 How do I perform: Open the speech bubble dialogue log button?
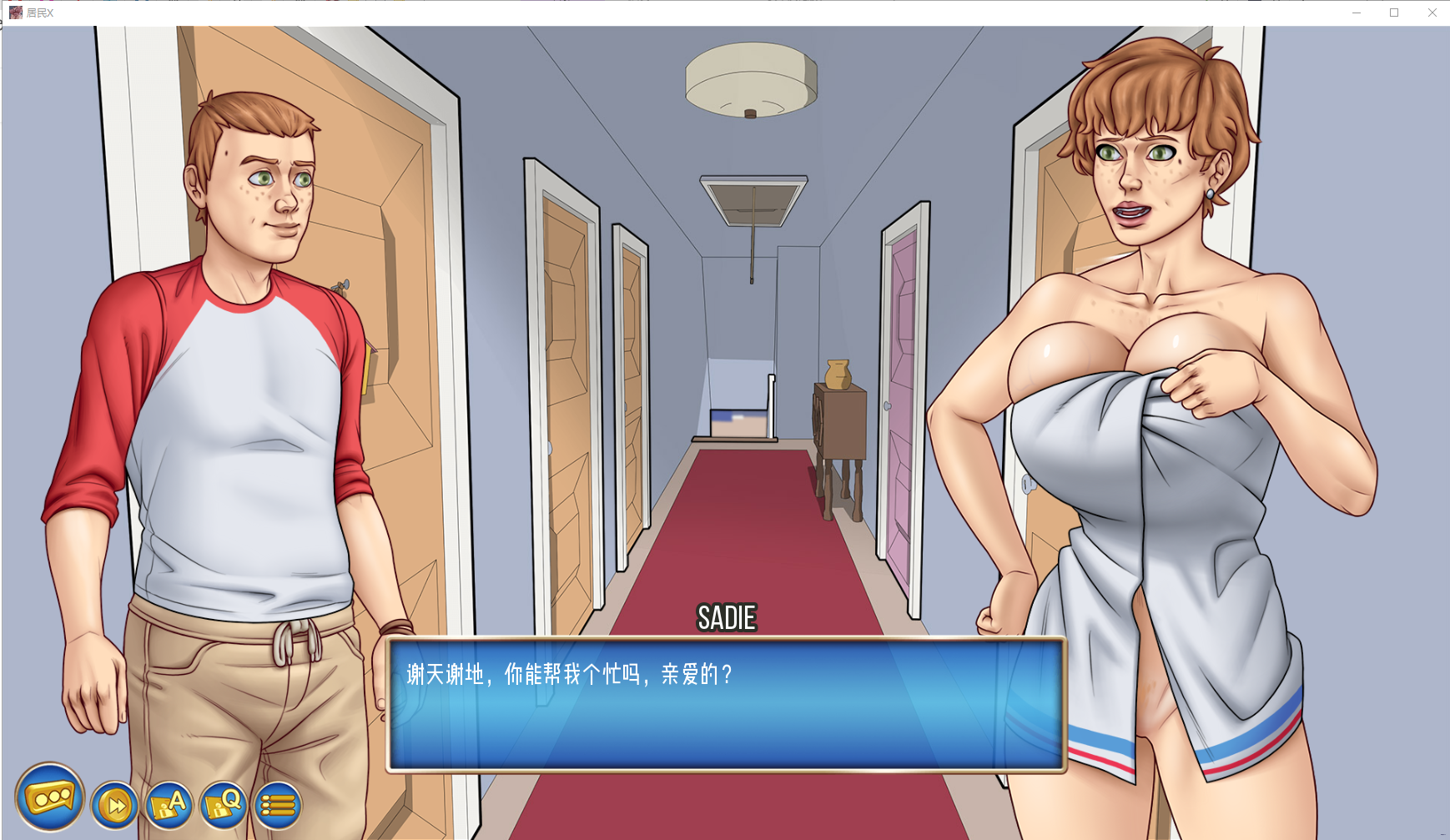[50, 797]
